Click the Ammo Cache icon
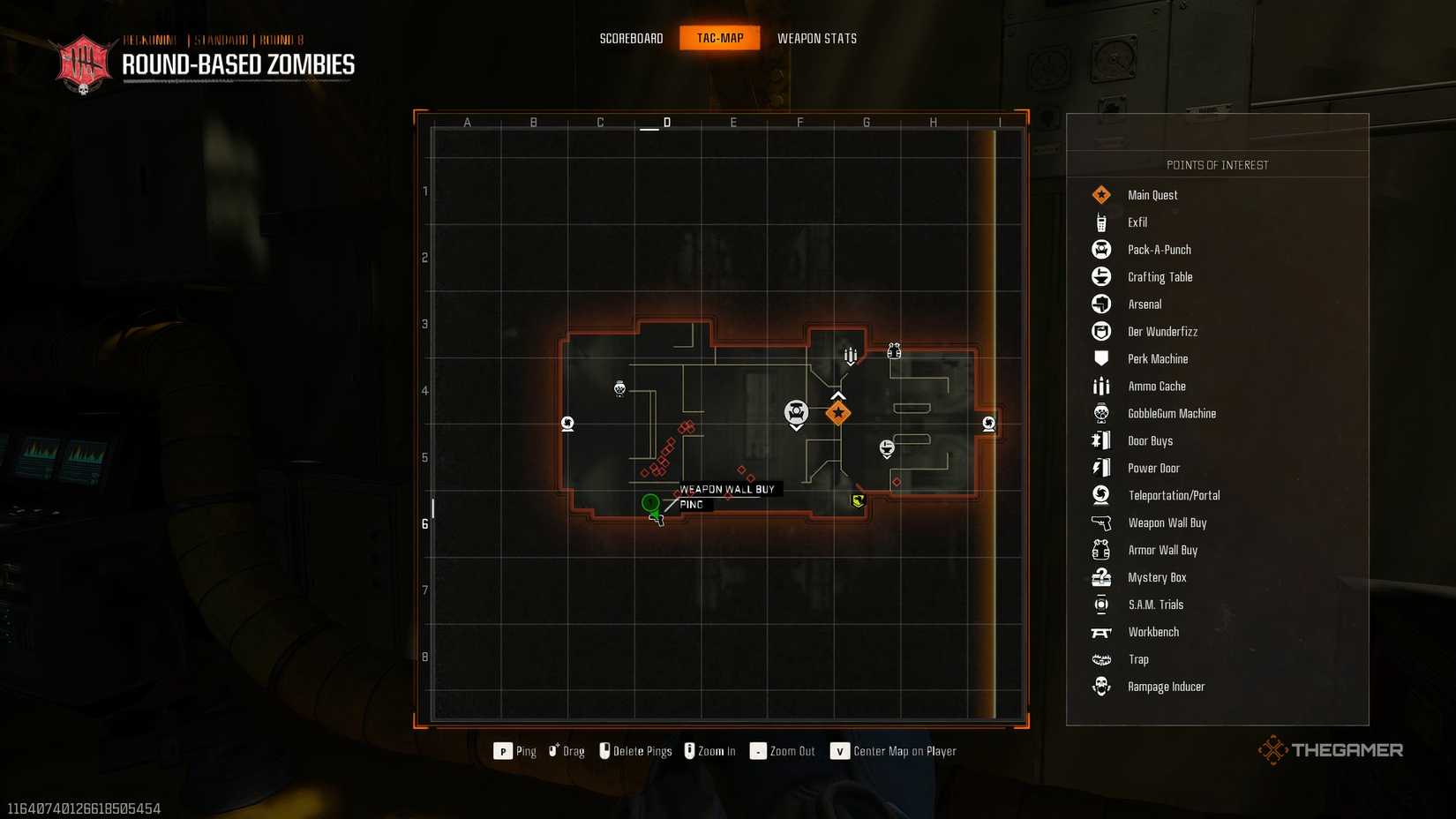 coord(1101,386)
